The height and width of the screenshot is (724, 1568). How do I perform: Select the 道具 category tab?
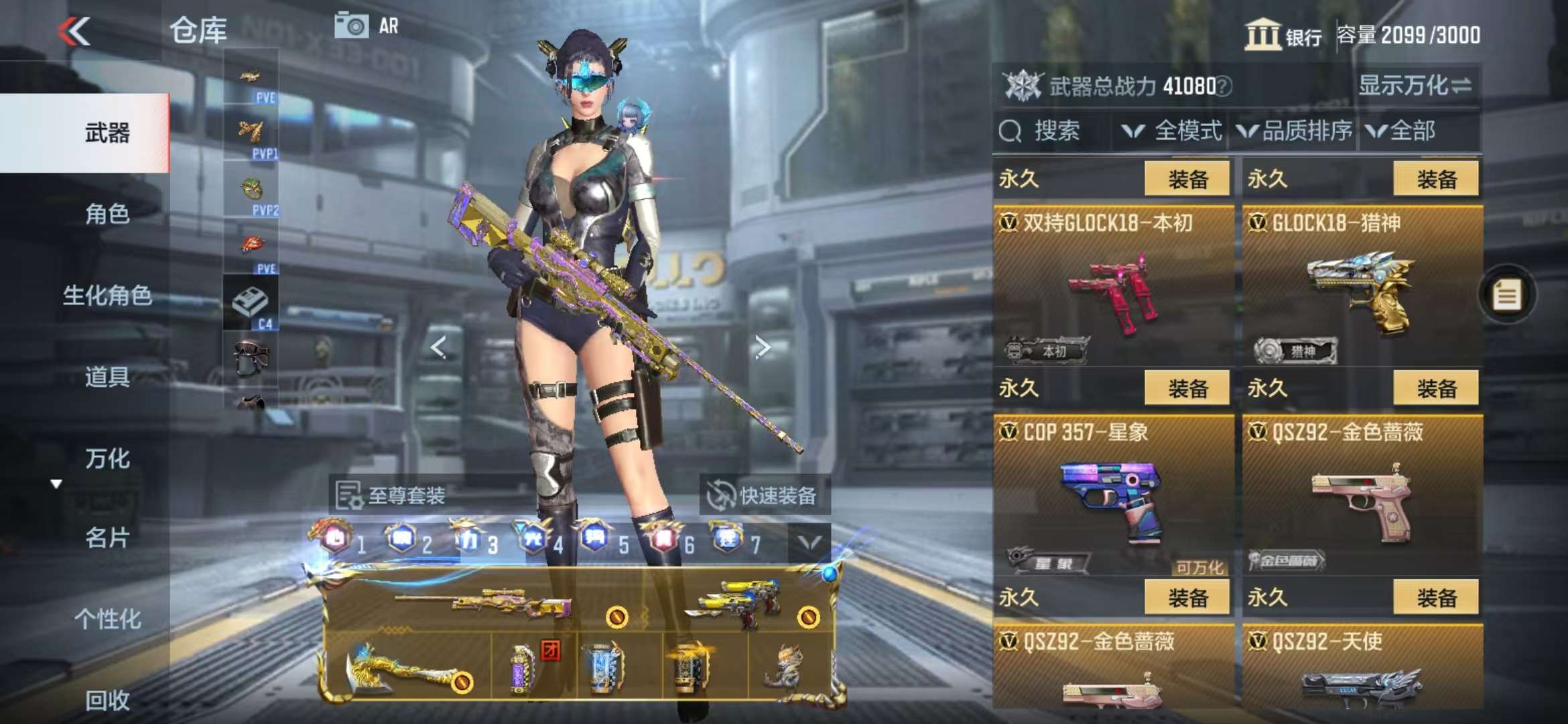point(107,377)
